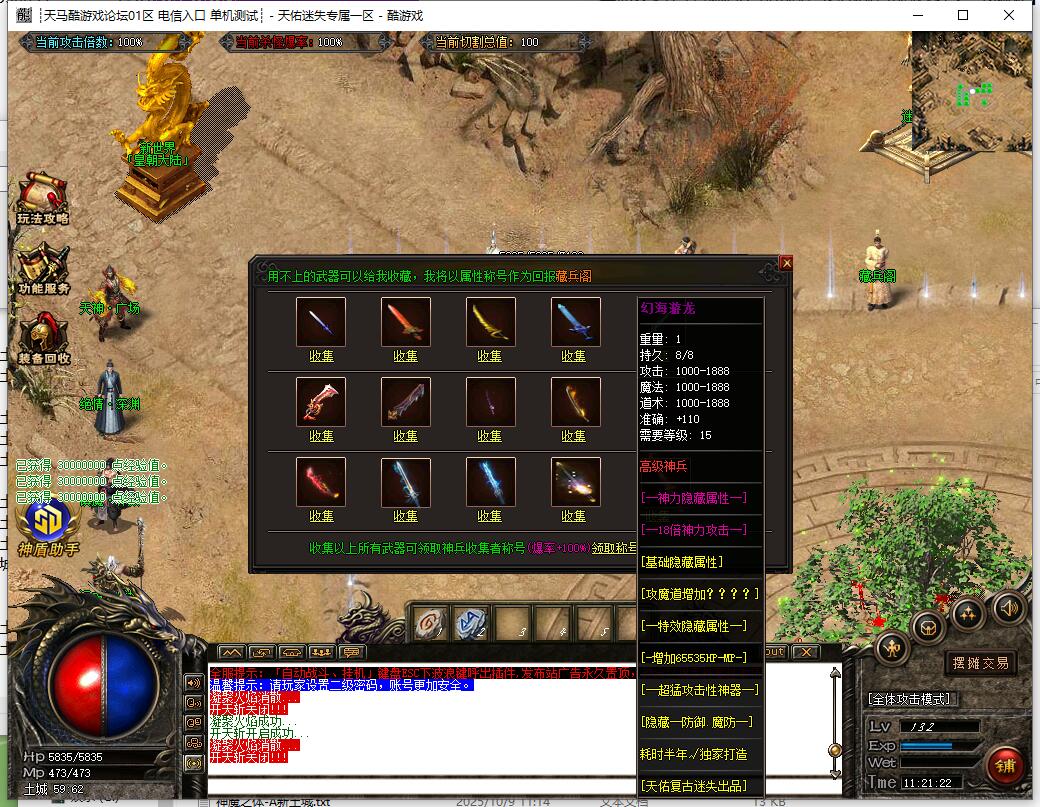Open the 装备回收 equipment recycling icon
The height and width of the screenshot is (807, 1040).
pos(43,339)
